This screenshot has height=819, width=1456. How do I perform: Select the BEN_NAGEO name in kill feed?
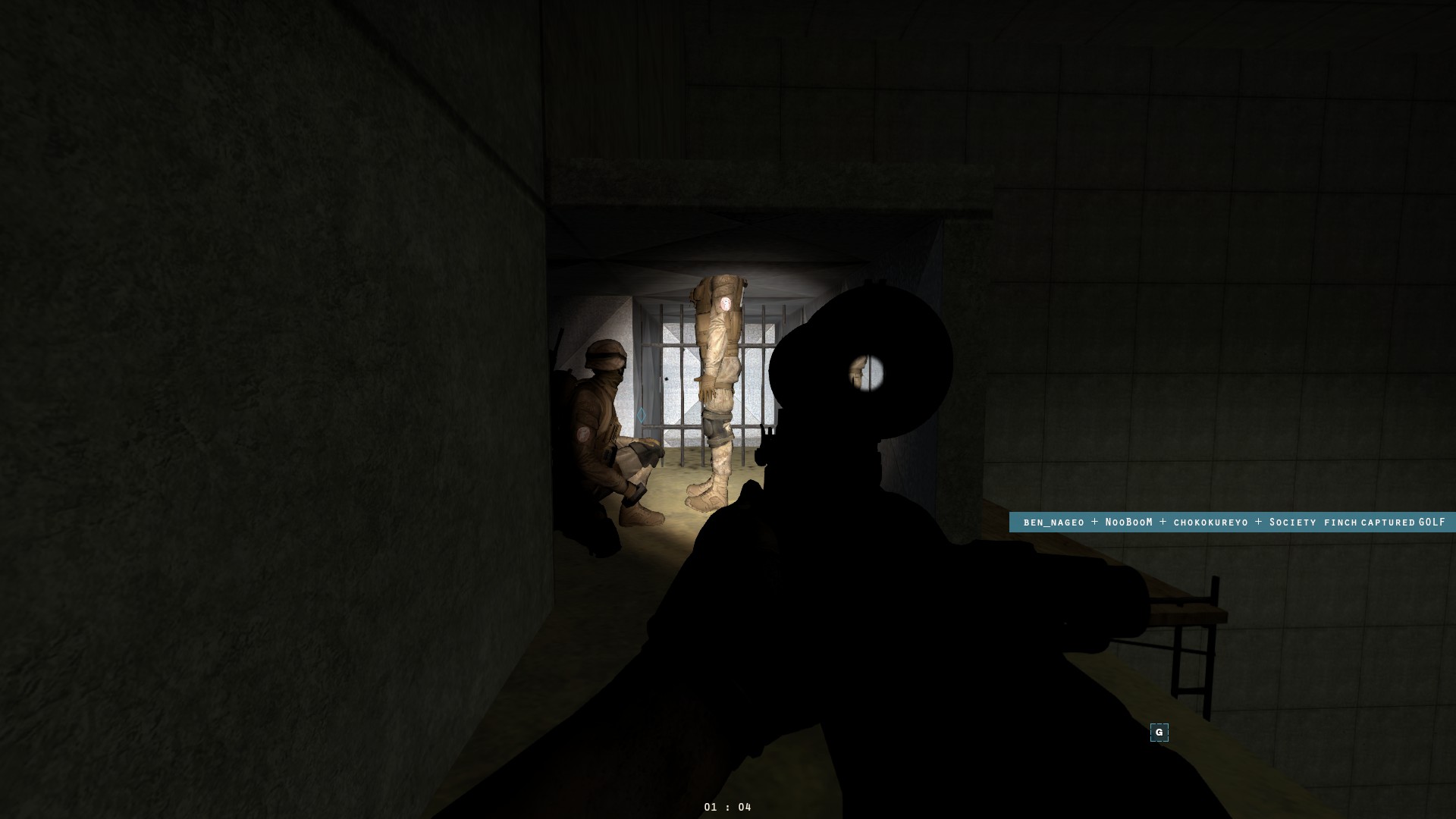(x=1053, y=522)
